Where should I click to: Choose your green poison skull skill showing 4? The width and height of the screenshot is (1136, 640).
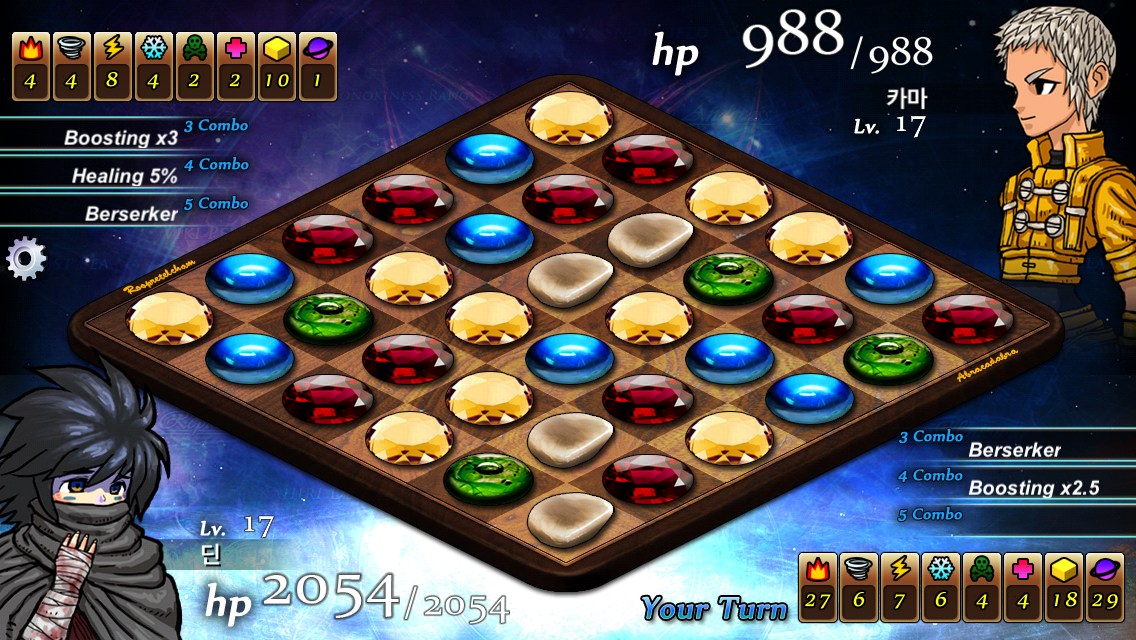click(981, 586)
